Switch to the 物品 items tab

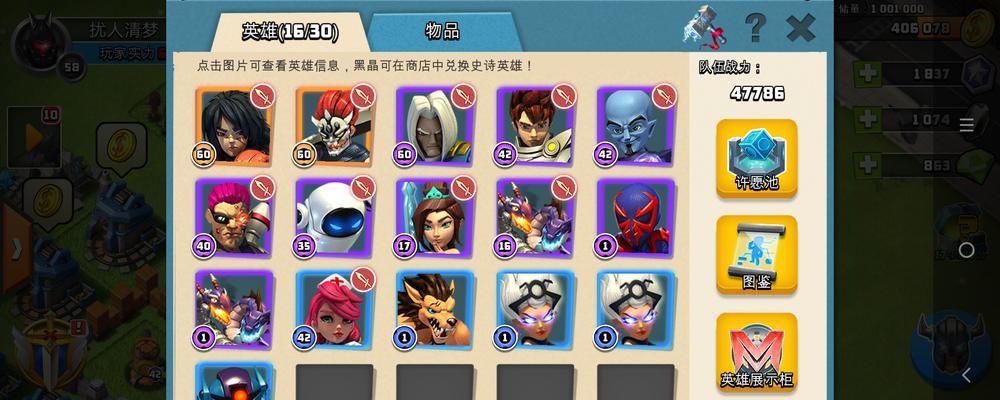click(441, 31)
